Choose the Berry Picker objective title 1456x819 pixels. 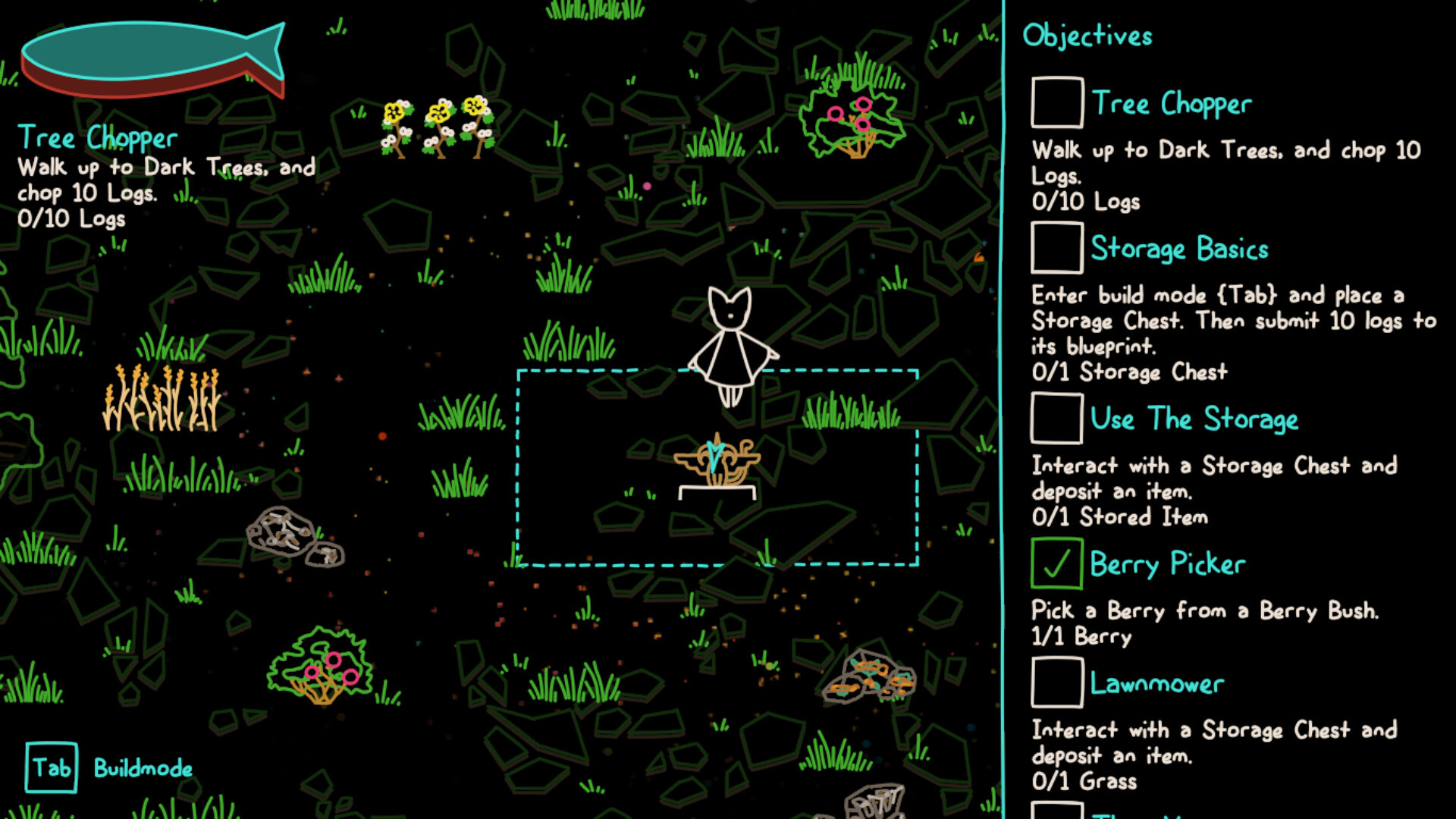[1167, 564]
